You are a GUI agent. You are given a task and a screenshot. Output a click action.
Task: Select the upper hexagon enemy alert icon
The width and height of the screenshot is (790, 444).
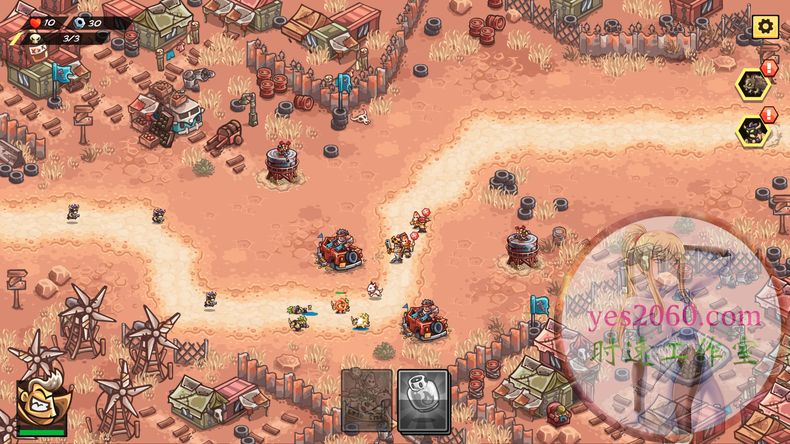pyautogui.click(x=754, y=84)
